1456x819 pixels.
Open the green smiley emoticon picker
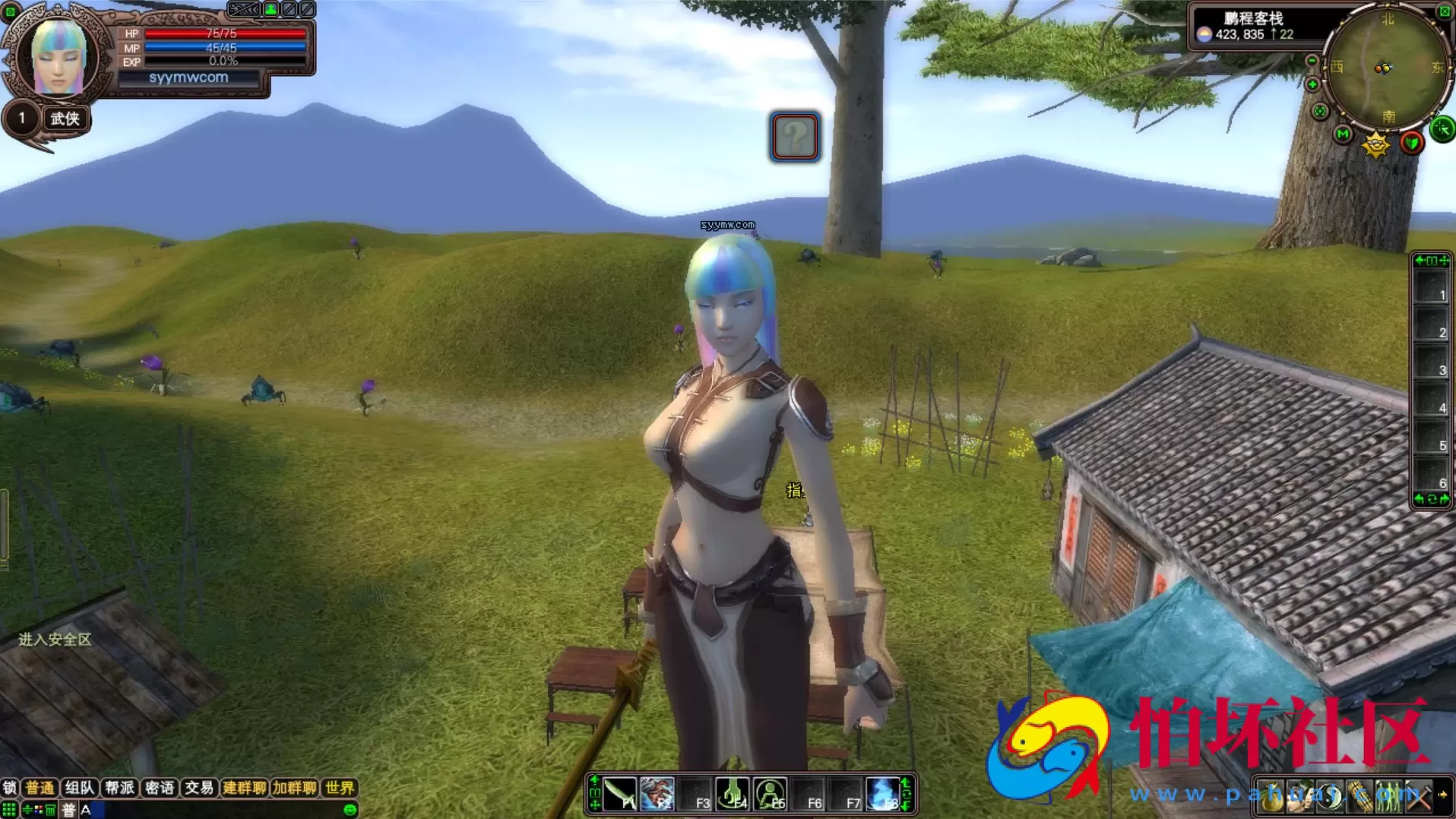click(x=350, y=810)
